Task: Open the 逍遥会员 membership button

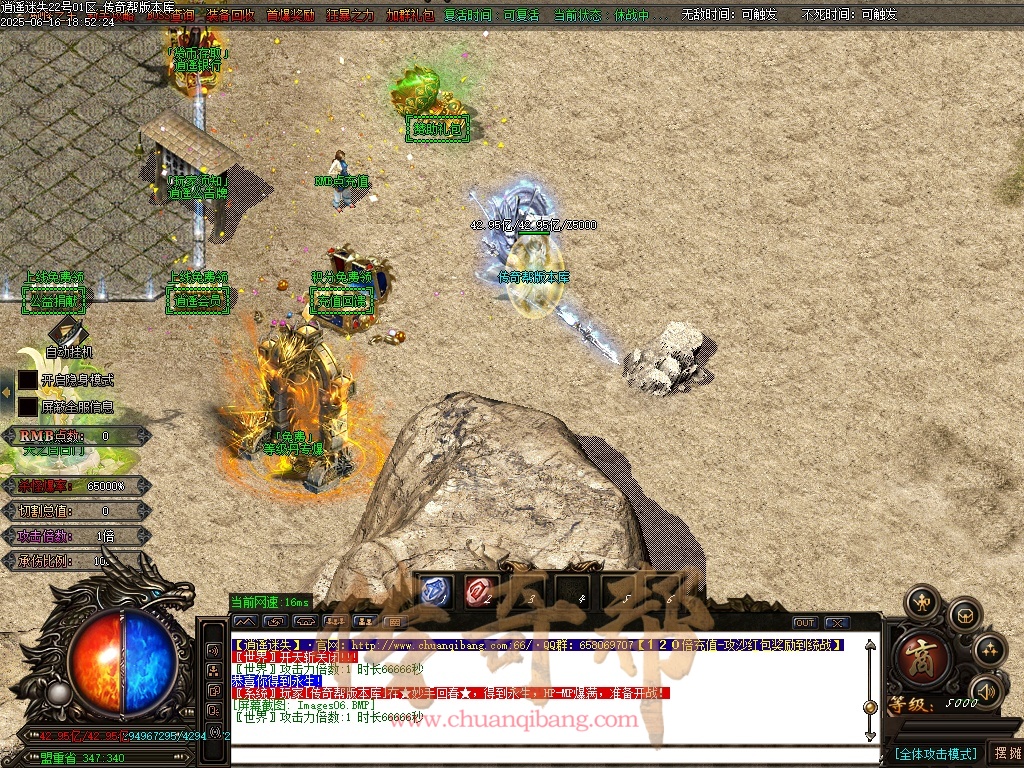Action: pyautogui.click(x=198, y=299)
